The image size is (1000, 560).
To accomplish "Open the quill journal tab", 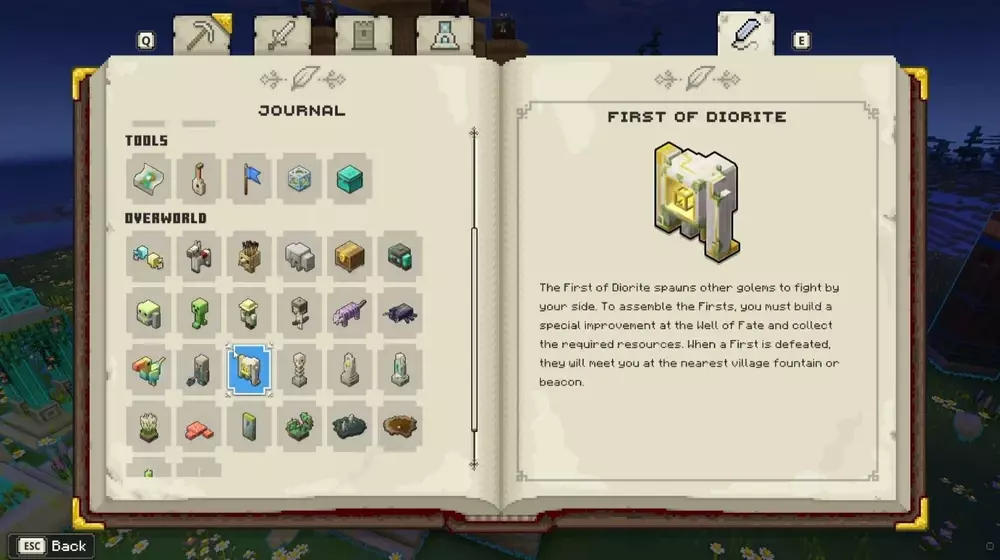I will (745, 34).
